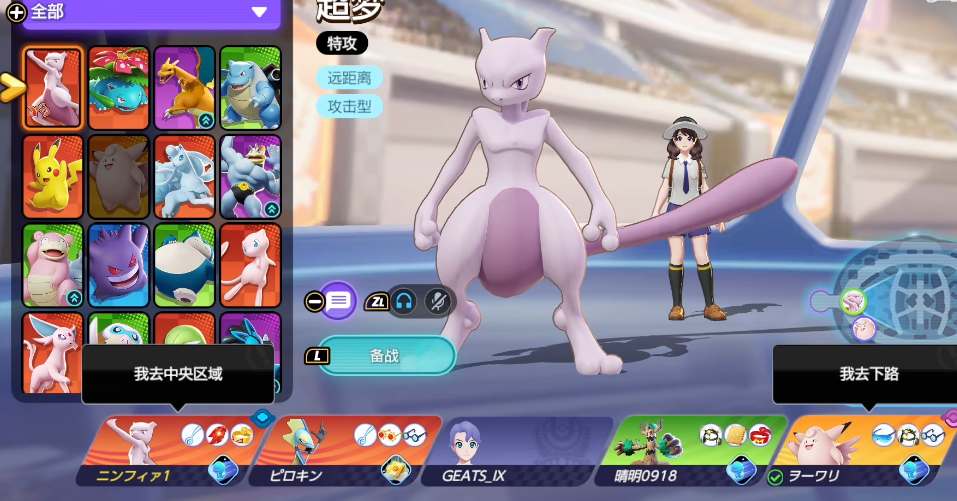Viewport: 957px width, 501px height.
Task: Open the purple chat message button
Action: point(339,300)
